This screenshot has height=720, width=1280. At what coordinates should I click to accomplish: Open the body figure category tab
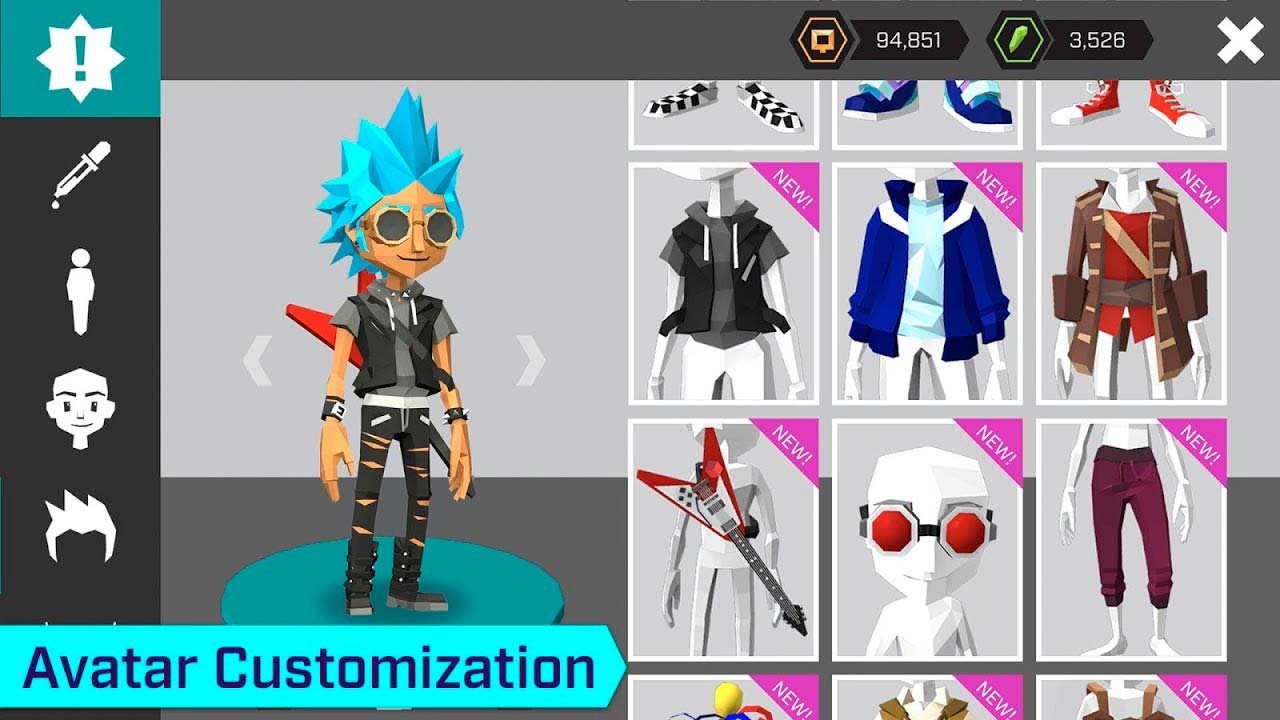pos(80,291)
